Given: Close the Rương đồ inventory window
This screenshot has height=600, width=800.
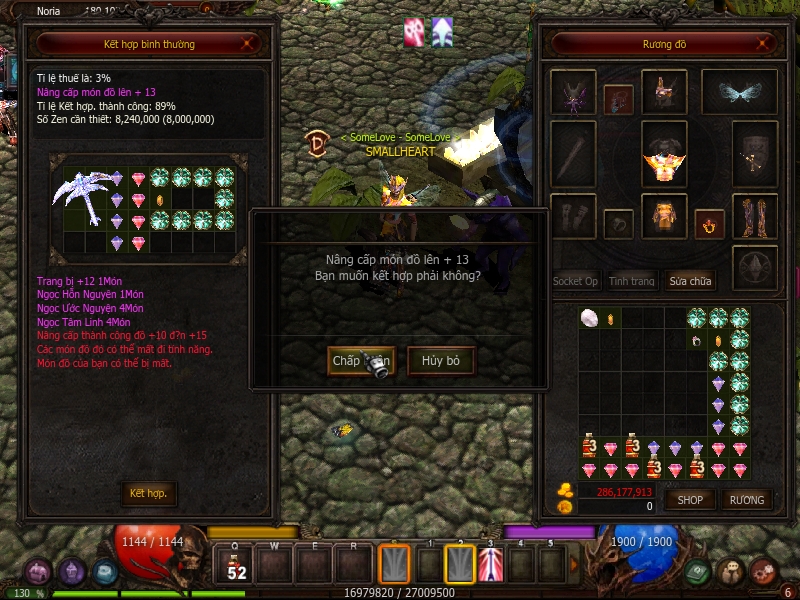Looking at the screenshot, I should tap(764, 44).
